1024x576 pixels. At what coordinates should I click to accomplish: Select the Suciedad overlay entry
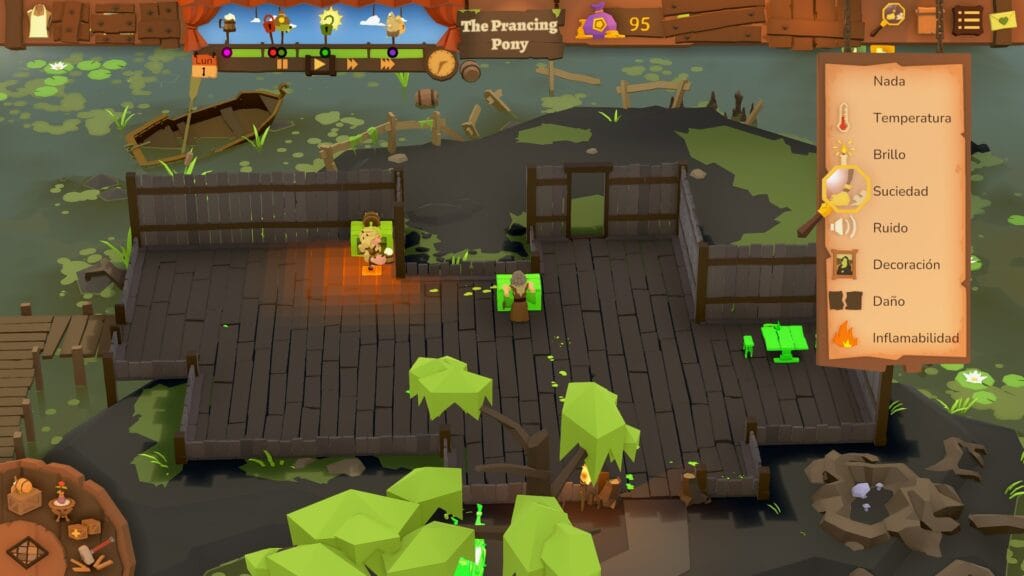click(900, 191)
